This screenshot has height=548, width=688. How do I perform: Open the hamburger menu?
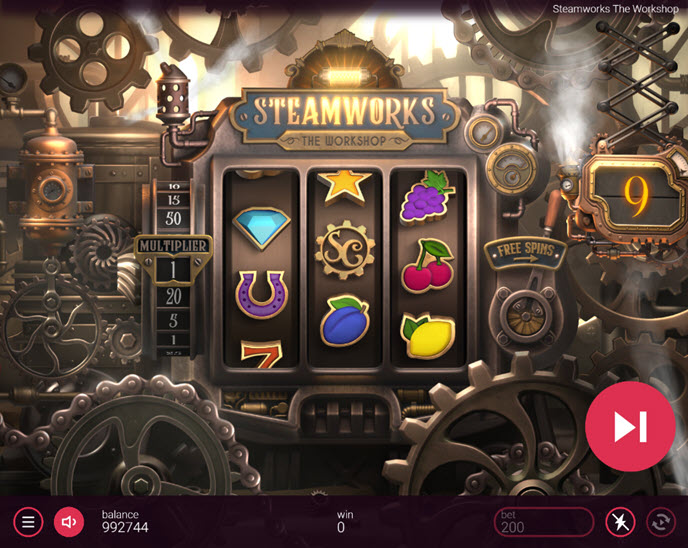[28, 521]
